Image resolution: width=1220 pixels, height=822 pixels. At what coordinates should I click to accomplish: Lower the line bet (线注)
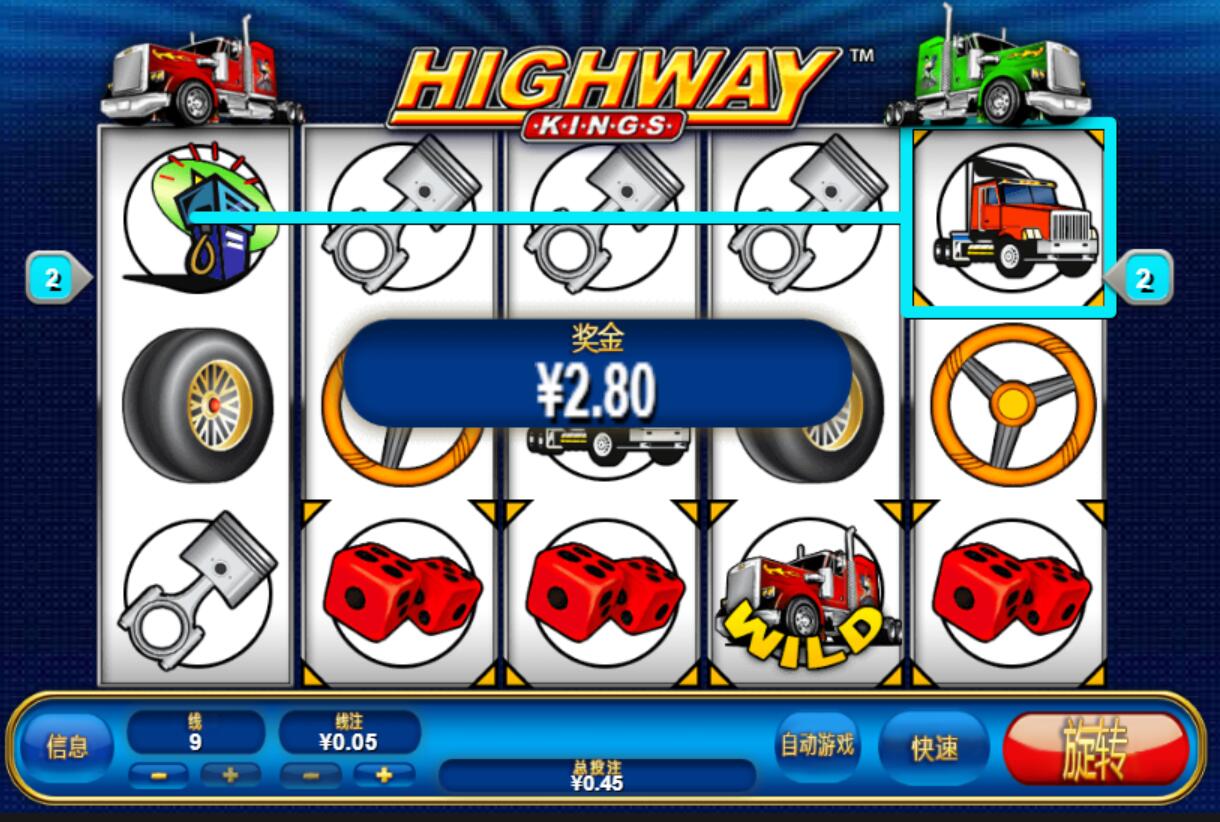click(310, 774)
